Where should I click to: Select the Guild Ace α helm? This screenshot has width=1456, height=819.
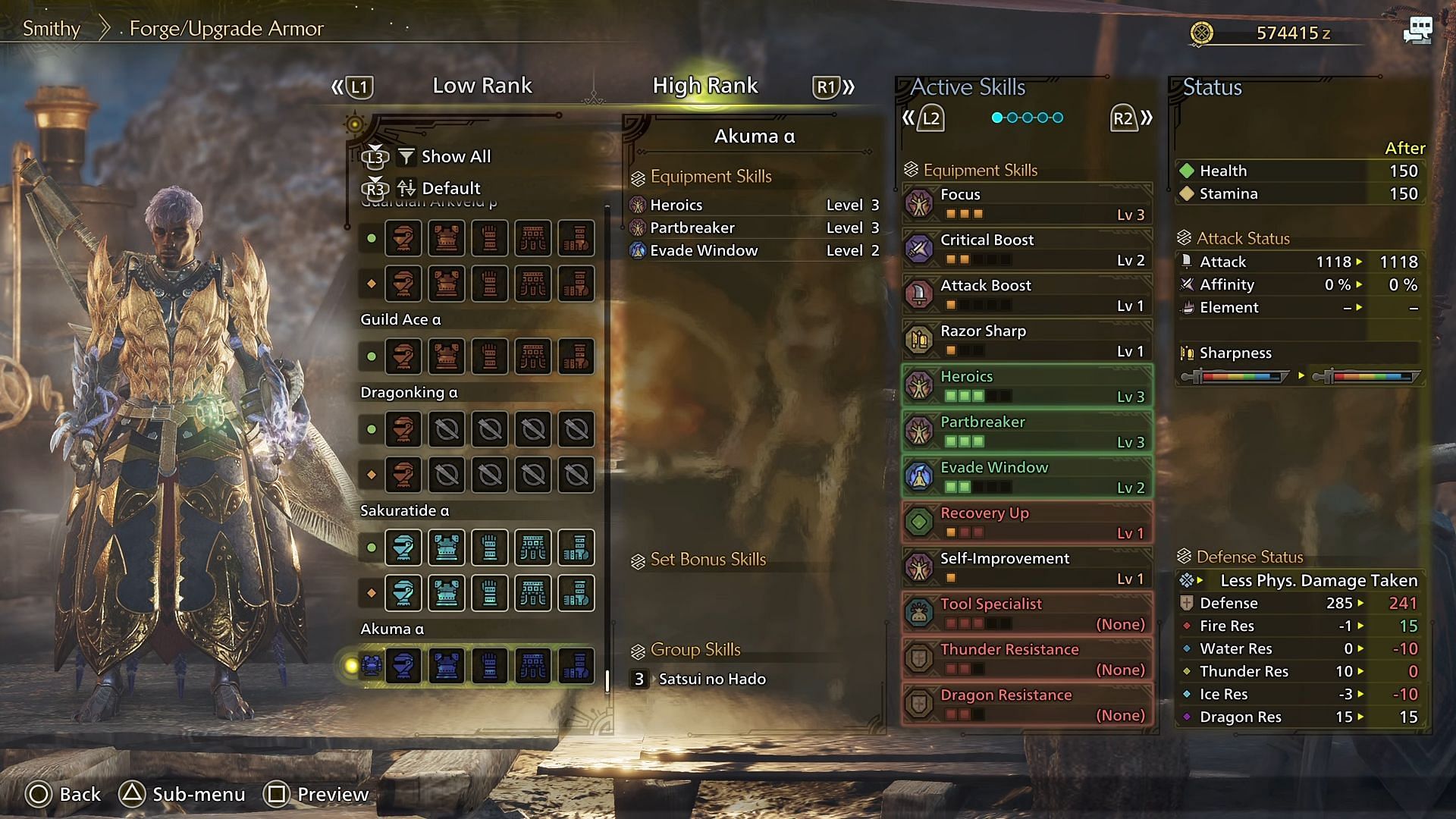pos(403,356)
